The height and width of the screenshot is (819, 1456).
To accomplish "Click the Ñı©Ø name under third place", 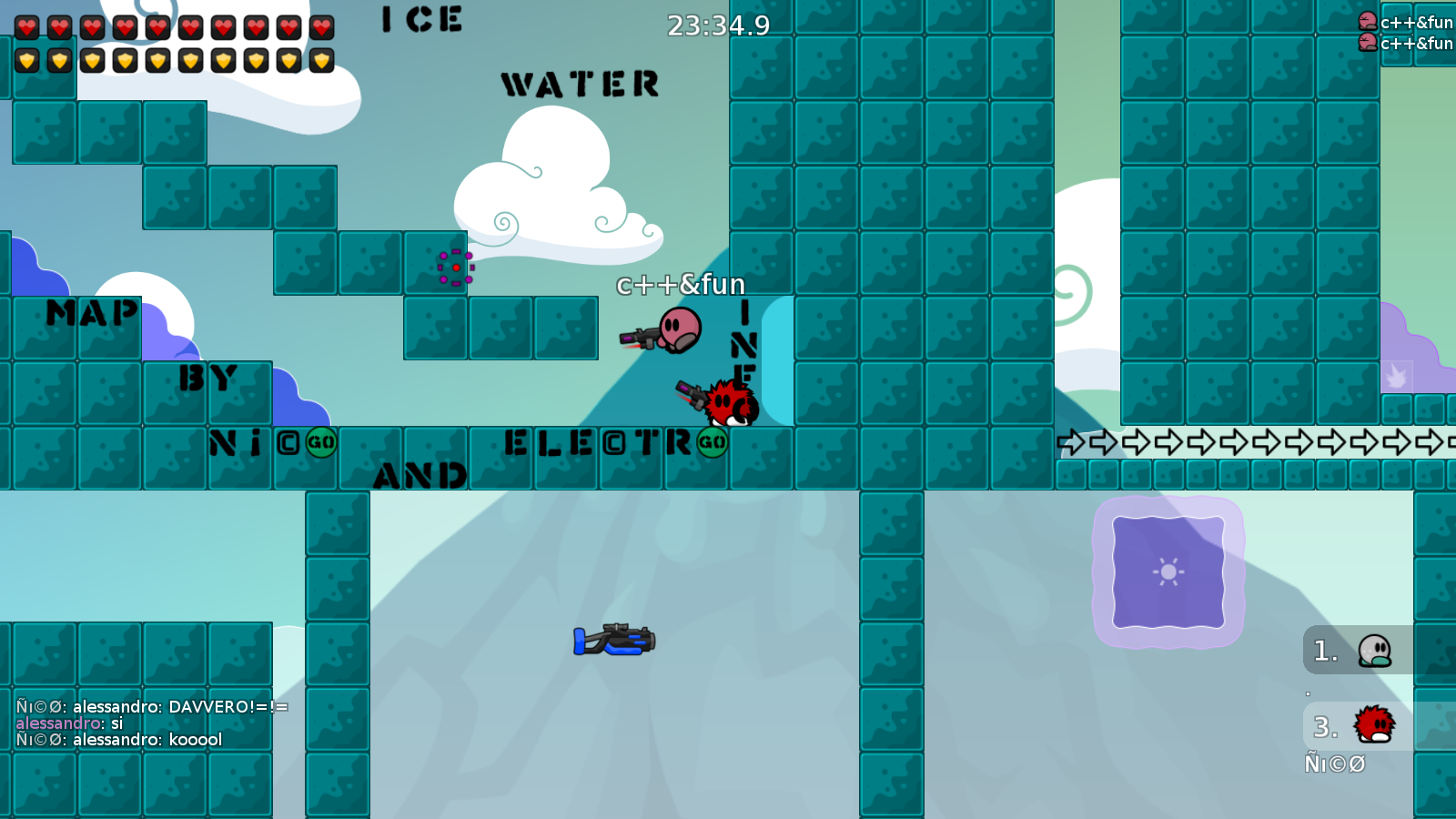I will (x=1336, y=764).
